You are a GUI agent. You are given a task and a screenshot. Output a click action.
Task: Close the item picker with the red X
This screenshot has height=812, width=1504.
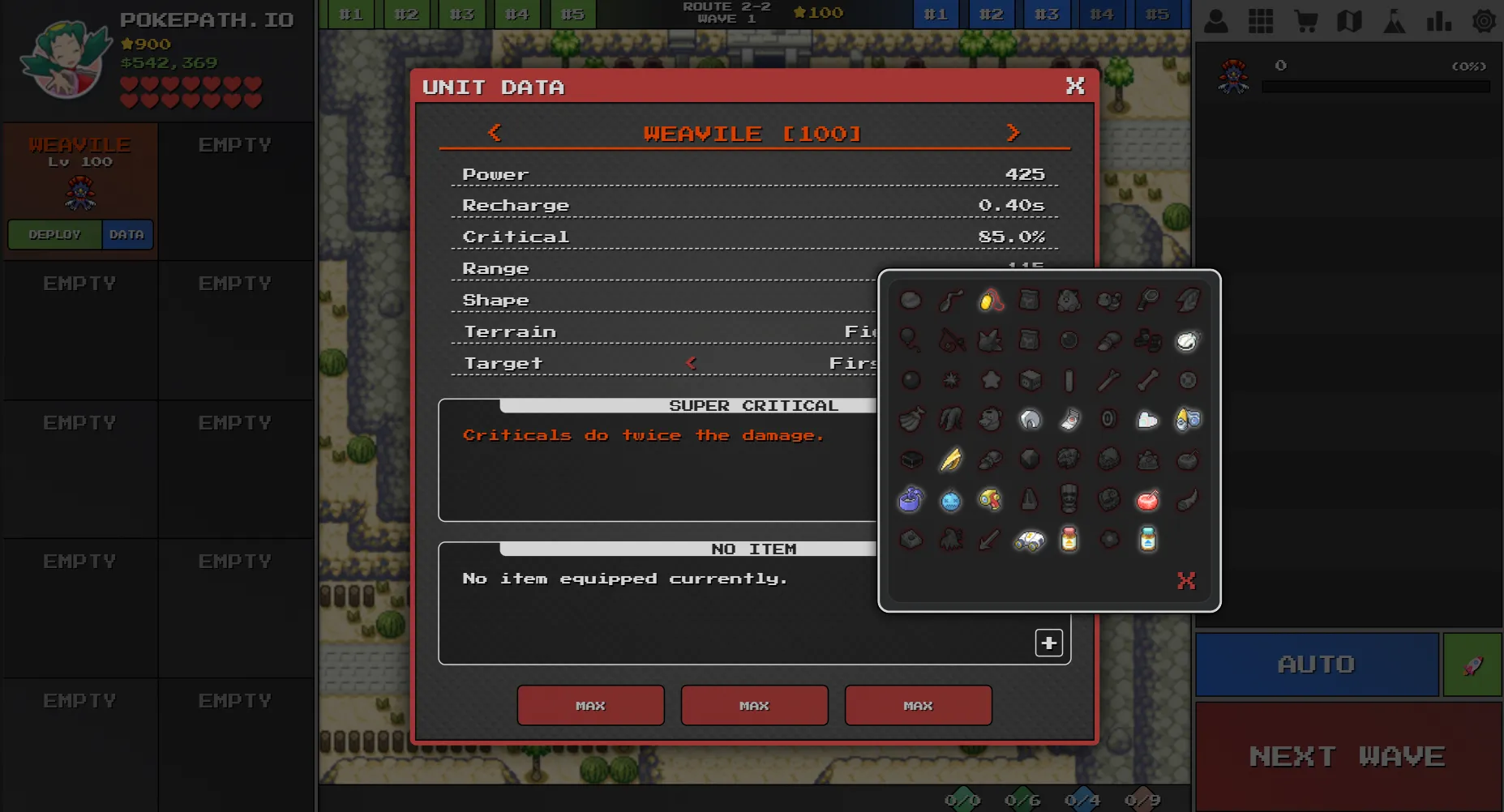(1186, 580)
